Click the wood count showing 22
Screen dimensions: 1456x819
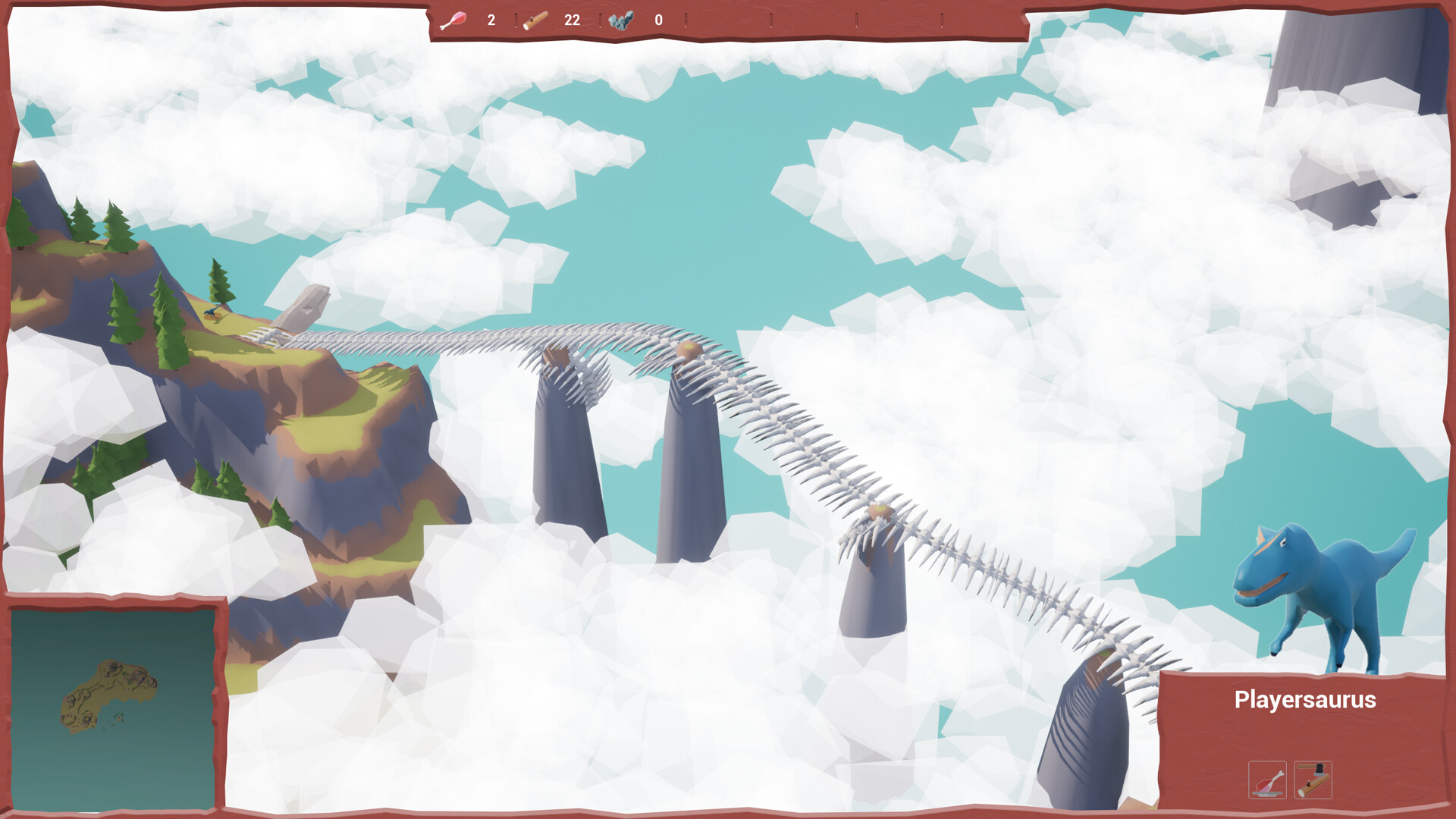pos(572,20)
